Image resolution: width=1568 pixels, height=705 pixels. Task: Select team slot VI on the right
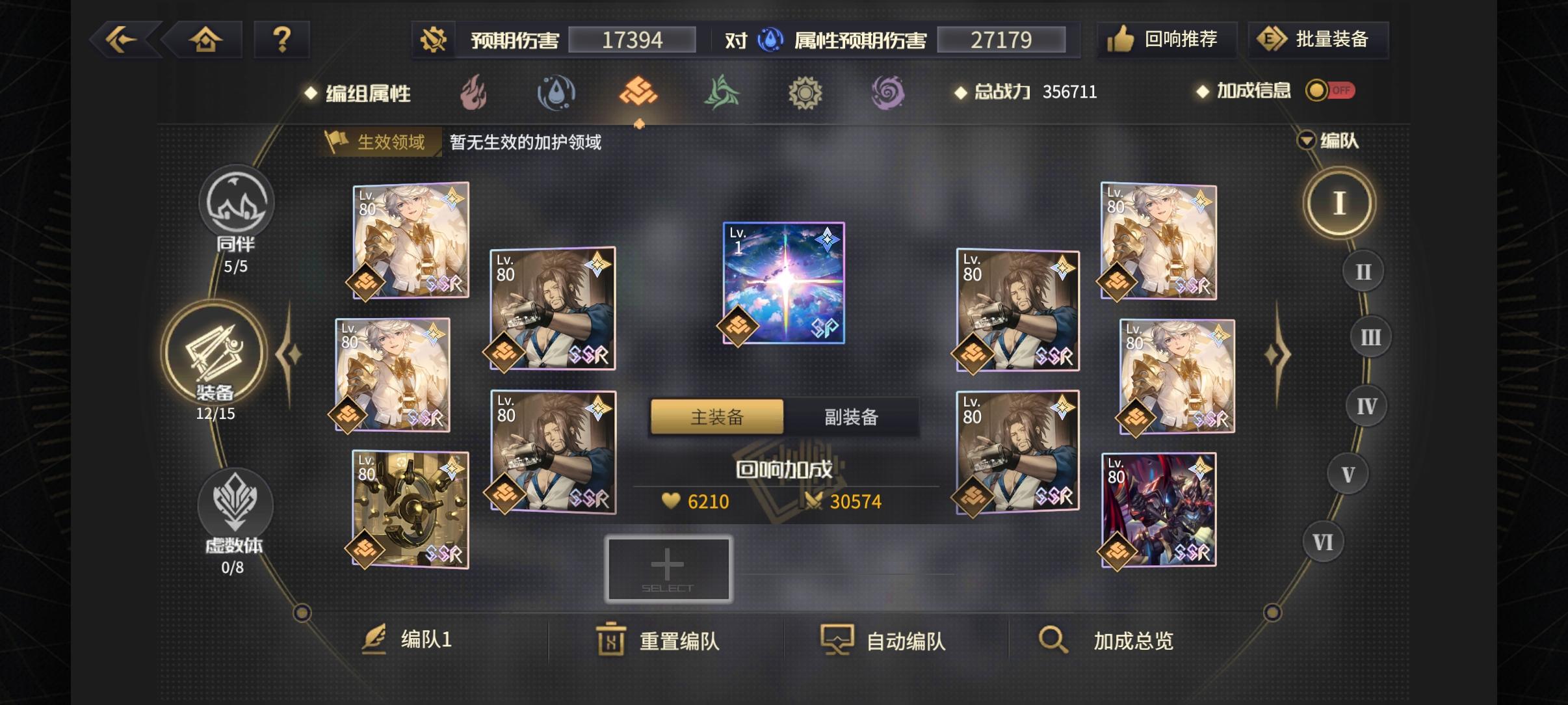click(1324, 540)
